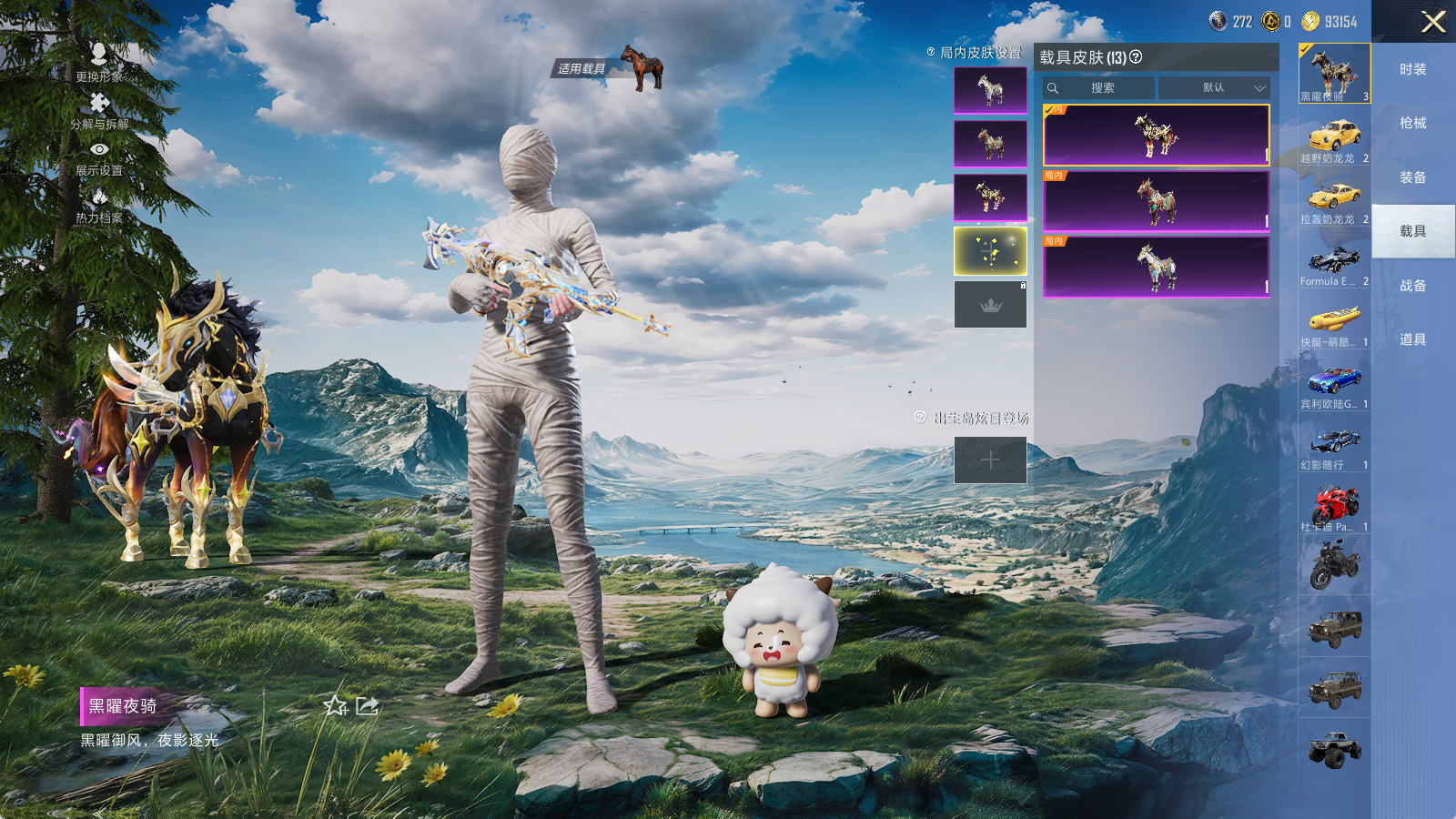This screenshot has height=819, width=1456.
Task: Choose the 拉轰奶龙龙 sports car skin
Action: click(x=1334, y=202)
